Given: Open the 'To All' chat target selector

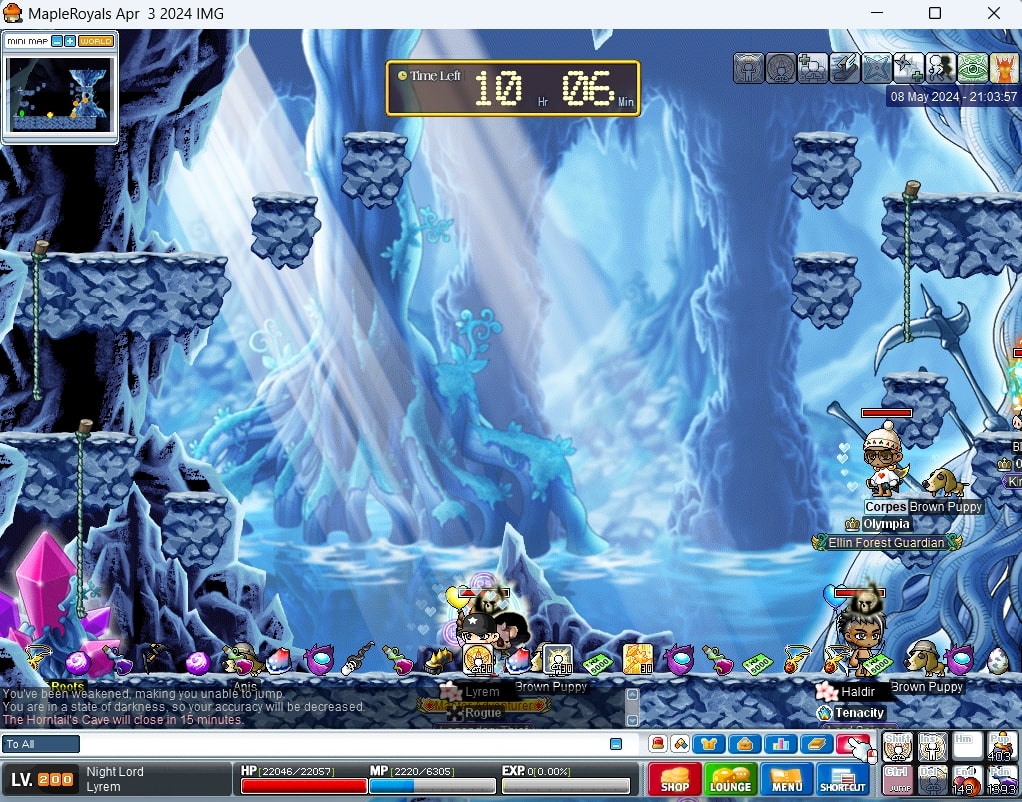Looking at the screenshot, I should click(x=41, y=744).
